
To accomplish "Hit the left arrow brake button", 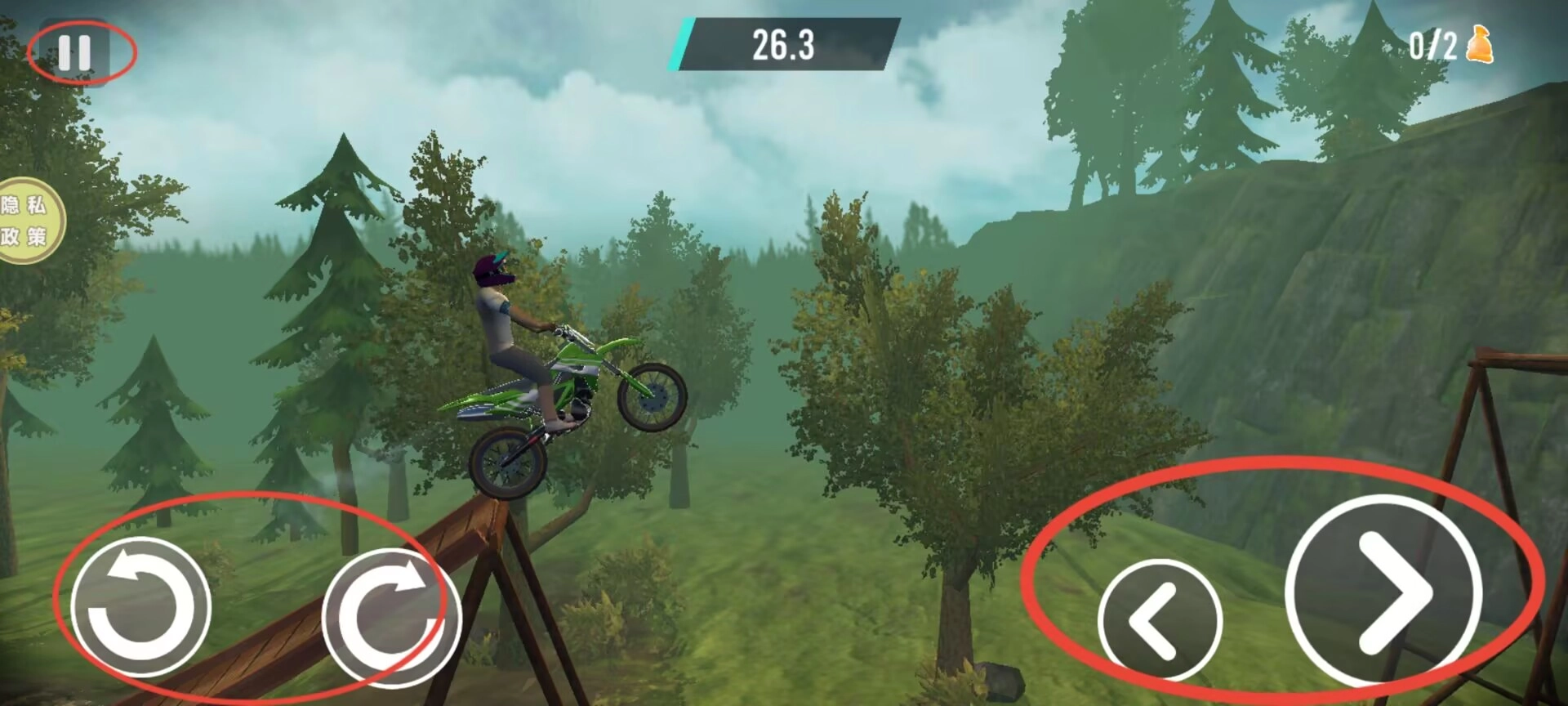I will click(1159, 620).
